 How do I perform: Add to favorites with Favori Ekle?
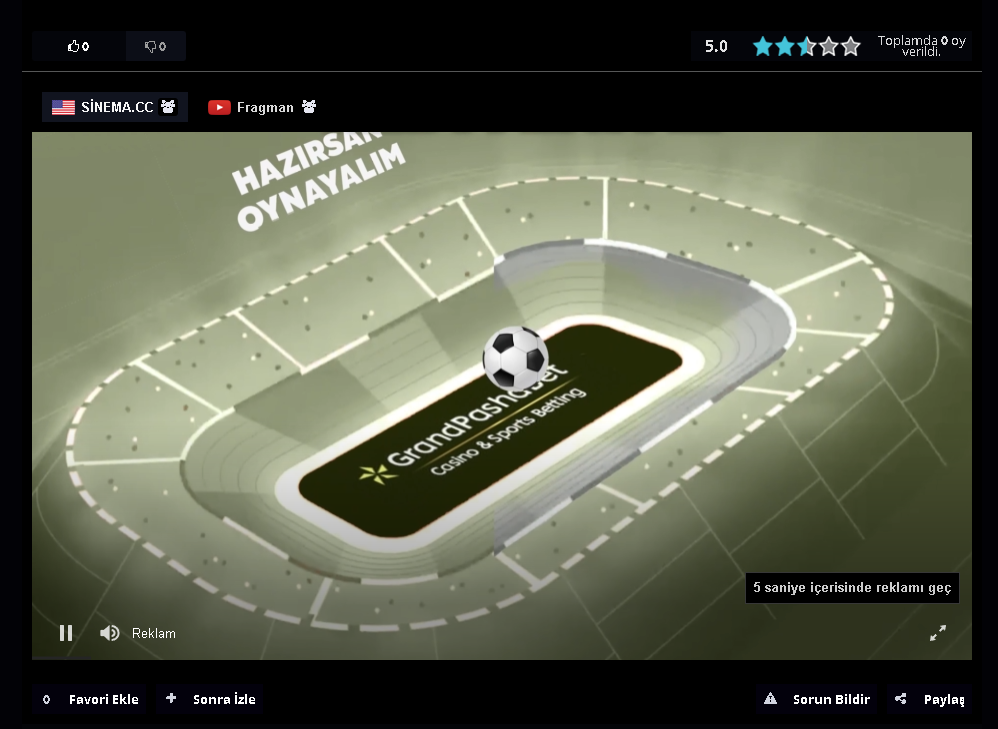(x=89, y=699)
